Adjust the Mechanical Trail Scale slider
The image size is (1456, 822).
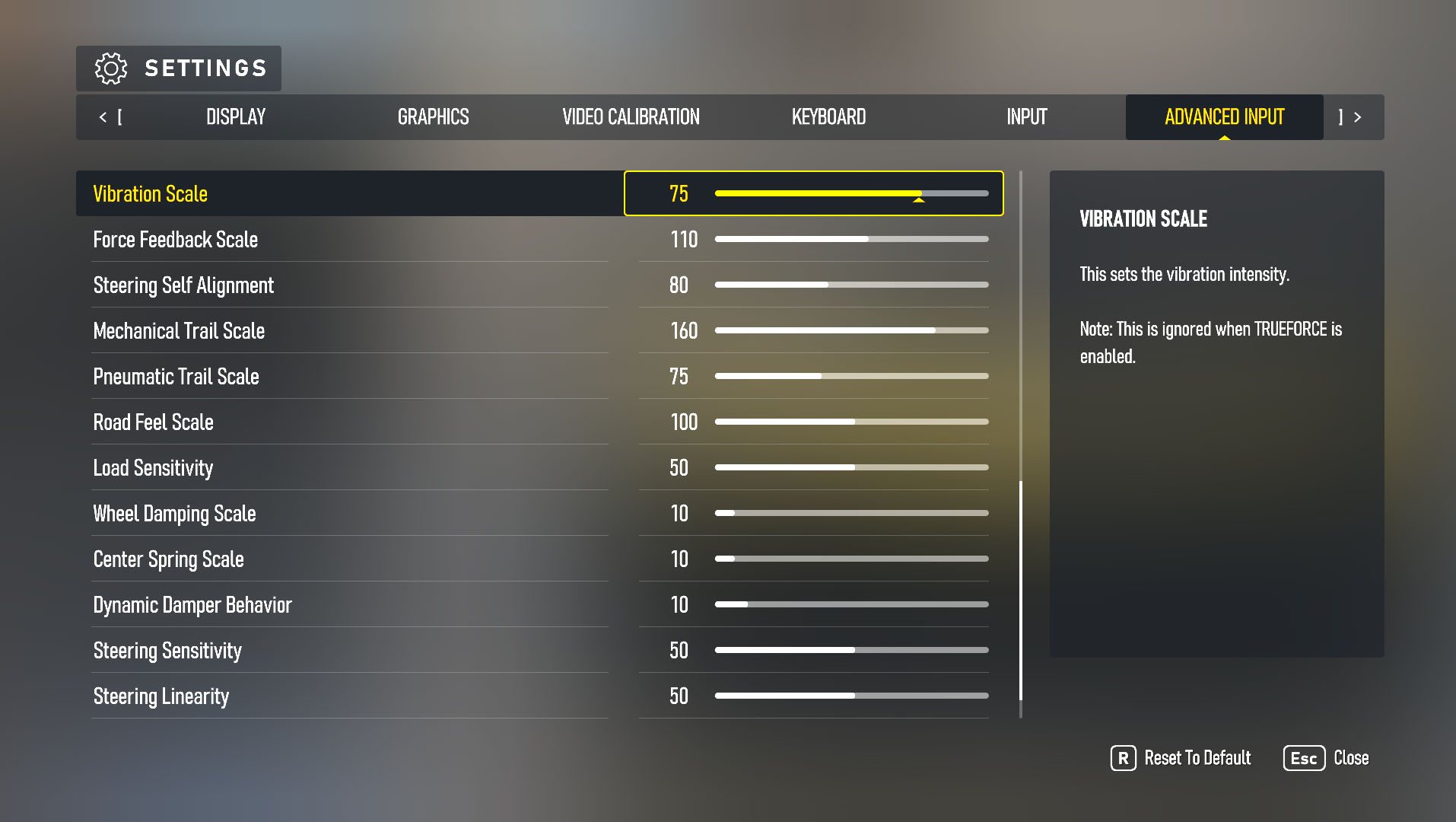(851, 330)
